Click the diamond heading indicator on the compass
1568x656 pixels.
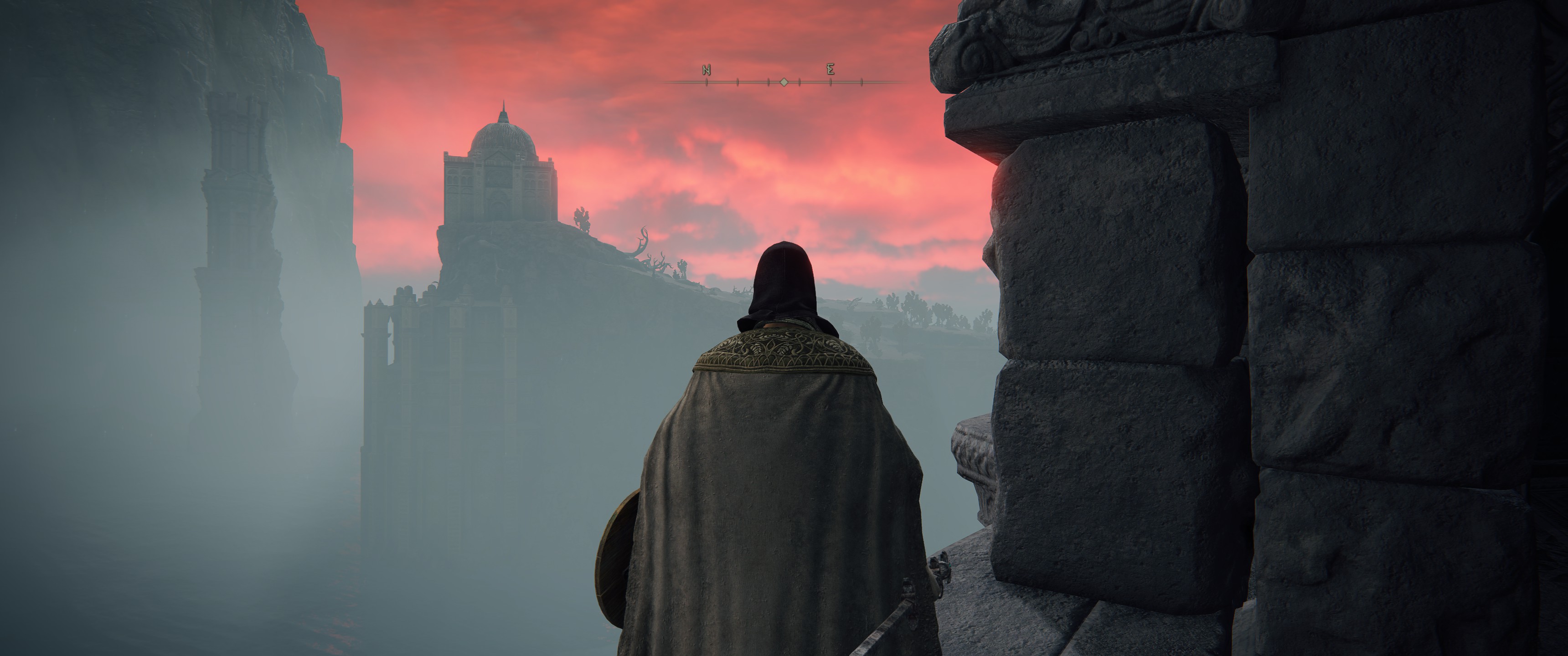click(784, 82)
